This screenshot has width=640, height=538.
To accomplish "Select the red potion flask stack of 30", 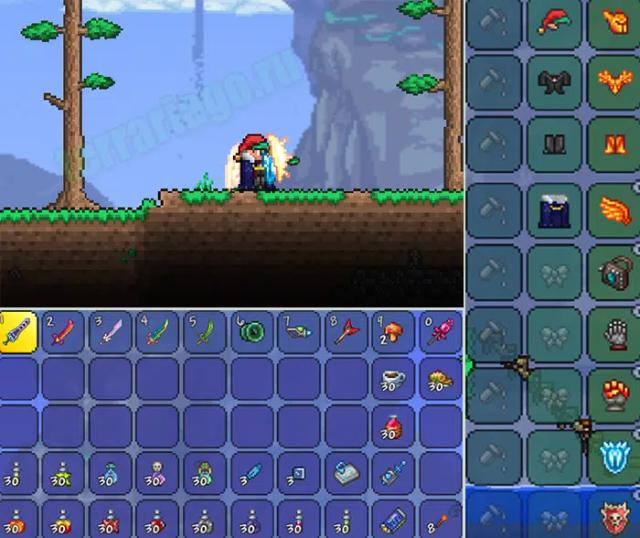I will tap(394, 427).
